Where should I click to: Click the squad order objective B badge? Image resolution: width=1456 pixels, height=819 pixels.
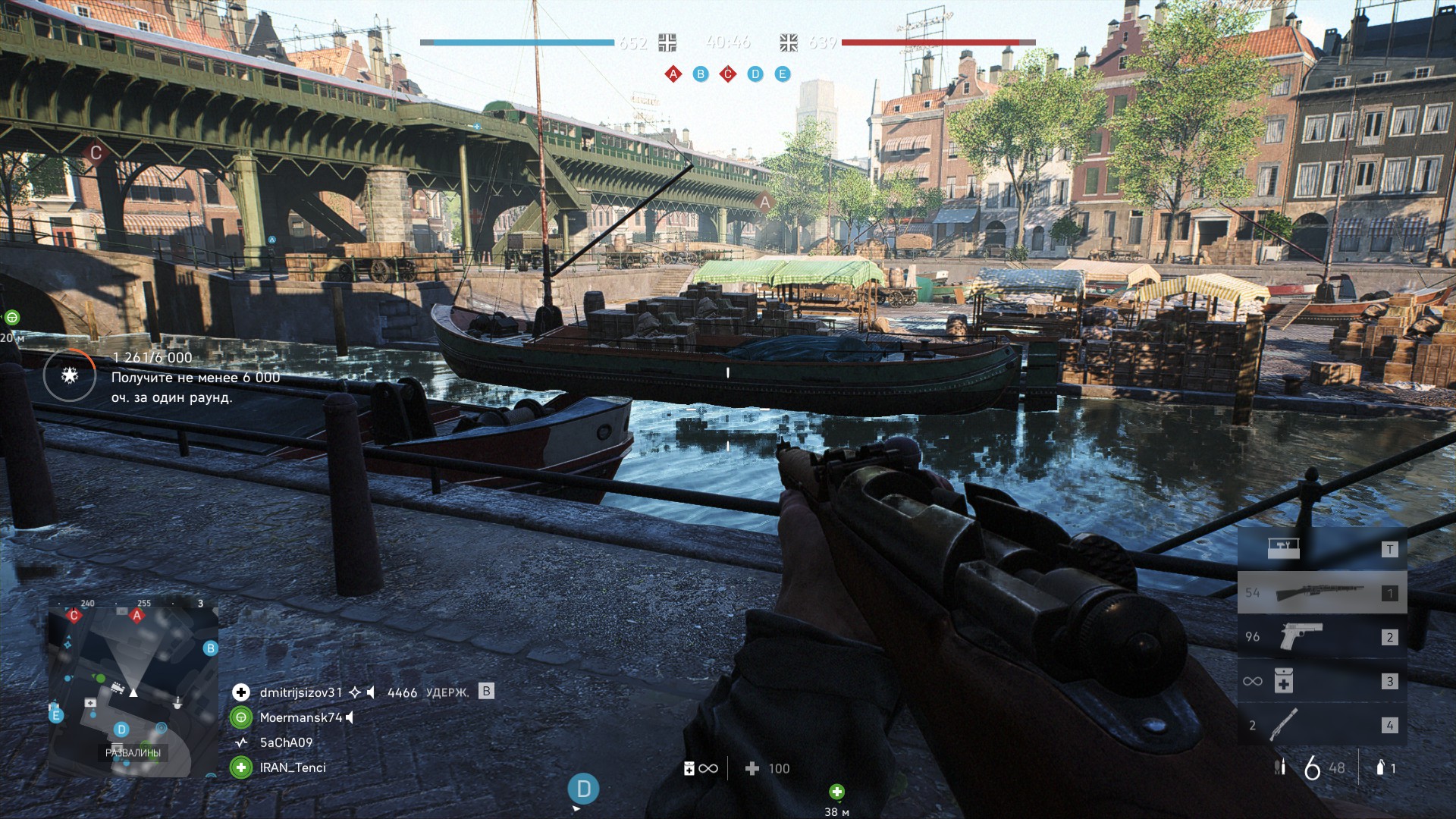[487, 692]
